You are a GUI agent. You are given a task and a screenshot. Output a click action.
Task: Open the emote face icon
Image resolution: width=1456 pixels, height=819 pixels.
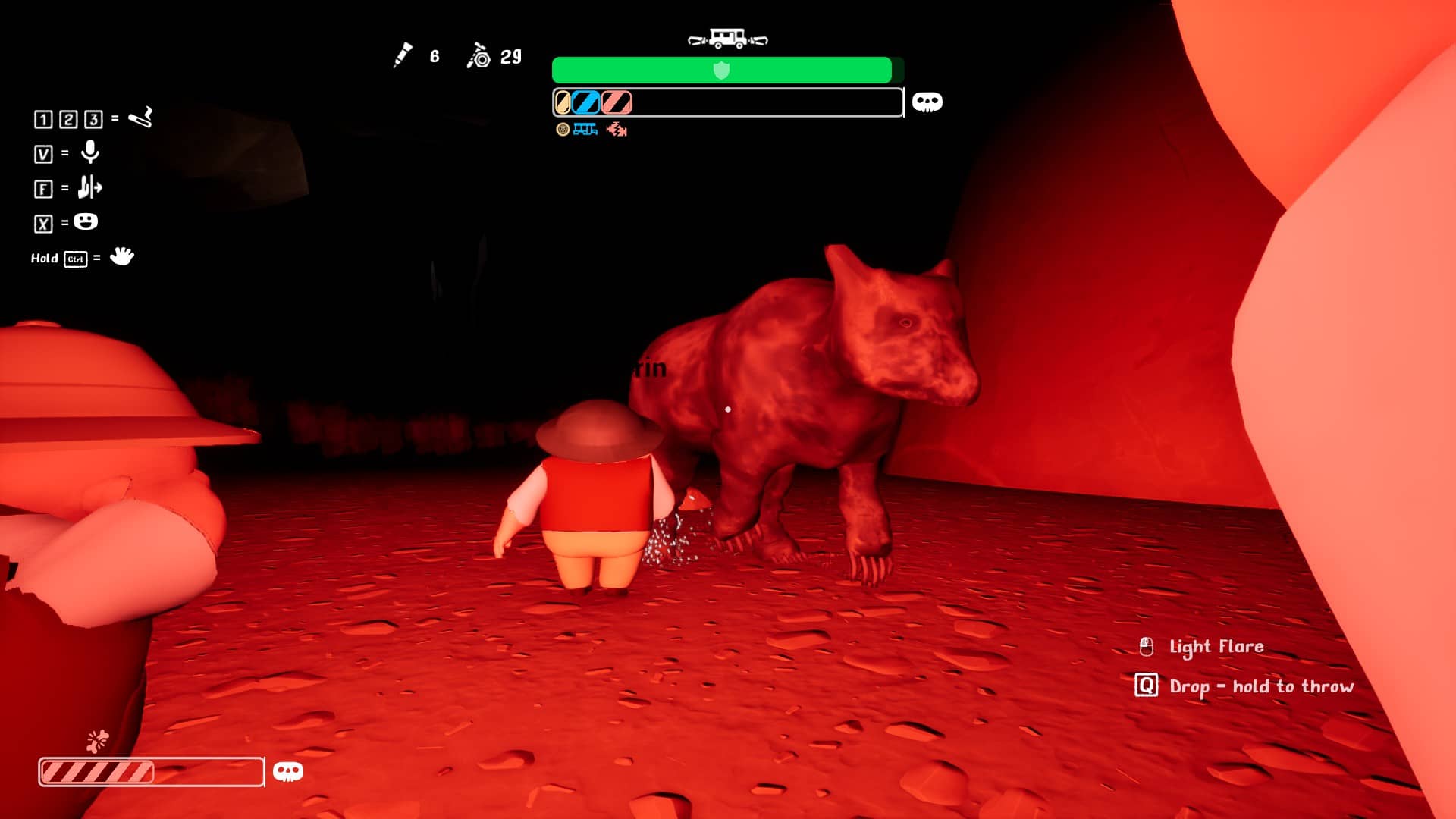[86, 221]
